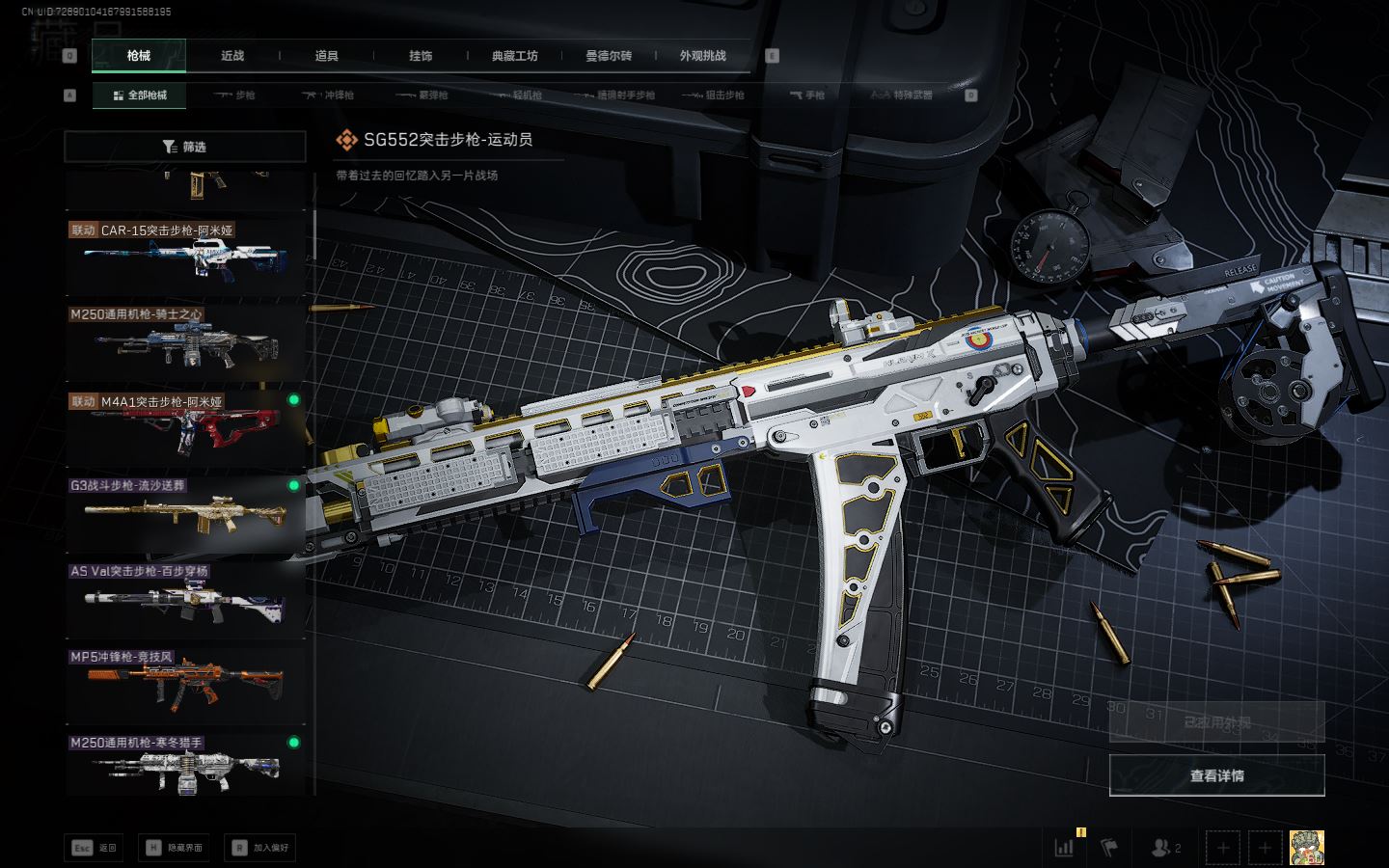1389x868 pixels.
Task: Select the 挂饰 charms tab
Action: pyautogui.click(x=421, y=56)
